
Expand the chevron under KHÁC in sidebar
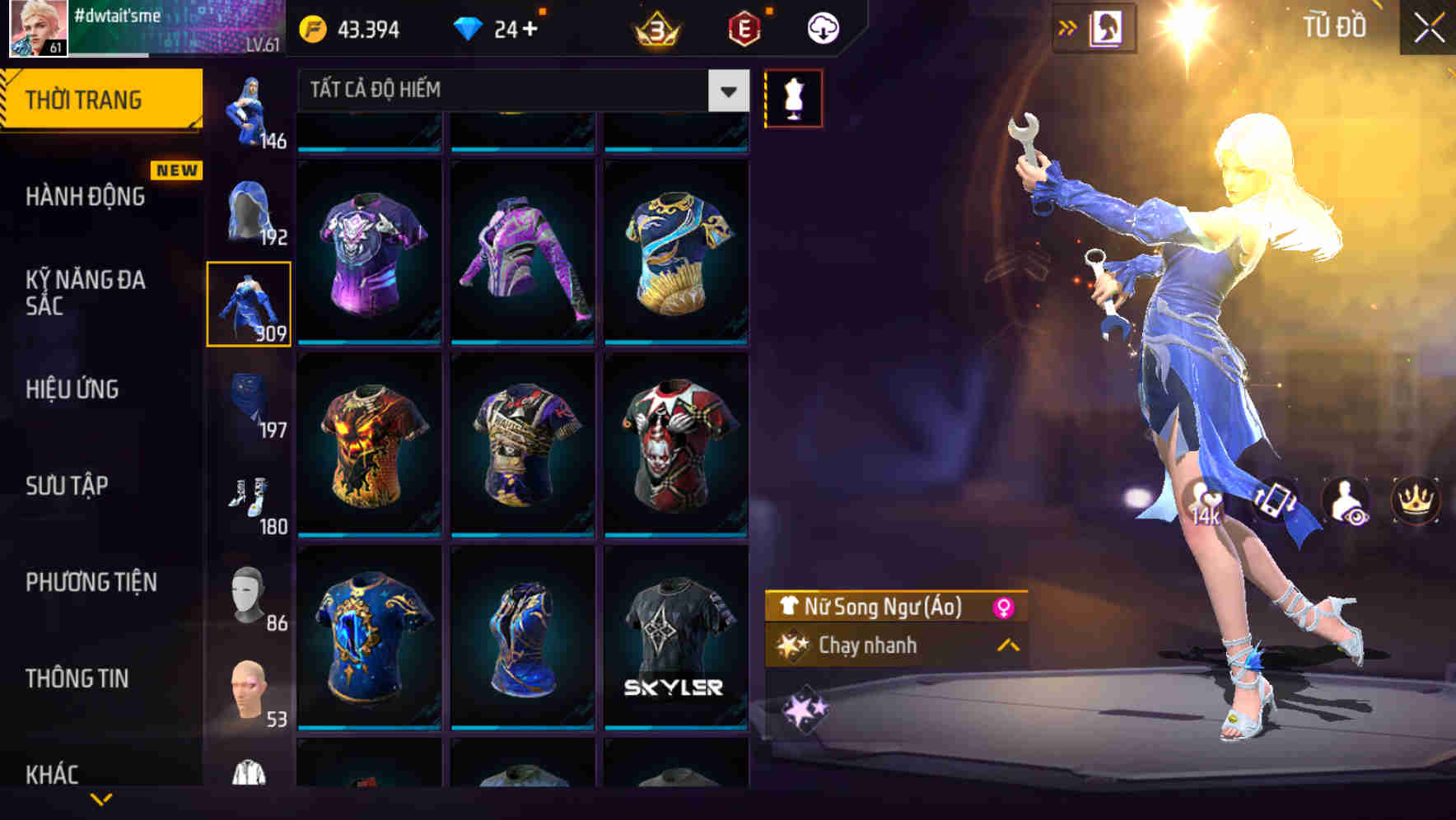coord(101,800)
